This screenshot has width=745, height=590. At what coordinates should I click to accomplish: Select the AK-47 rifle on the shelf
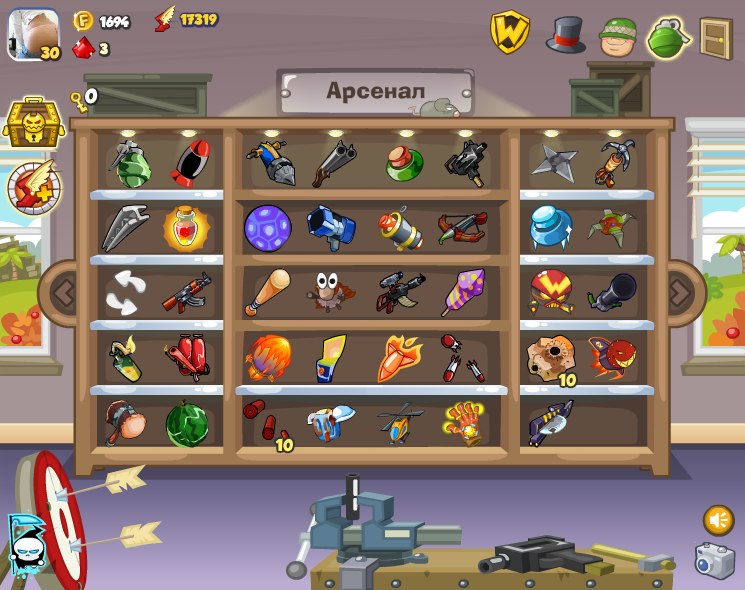click(x=186, y=292)
